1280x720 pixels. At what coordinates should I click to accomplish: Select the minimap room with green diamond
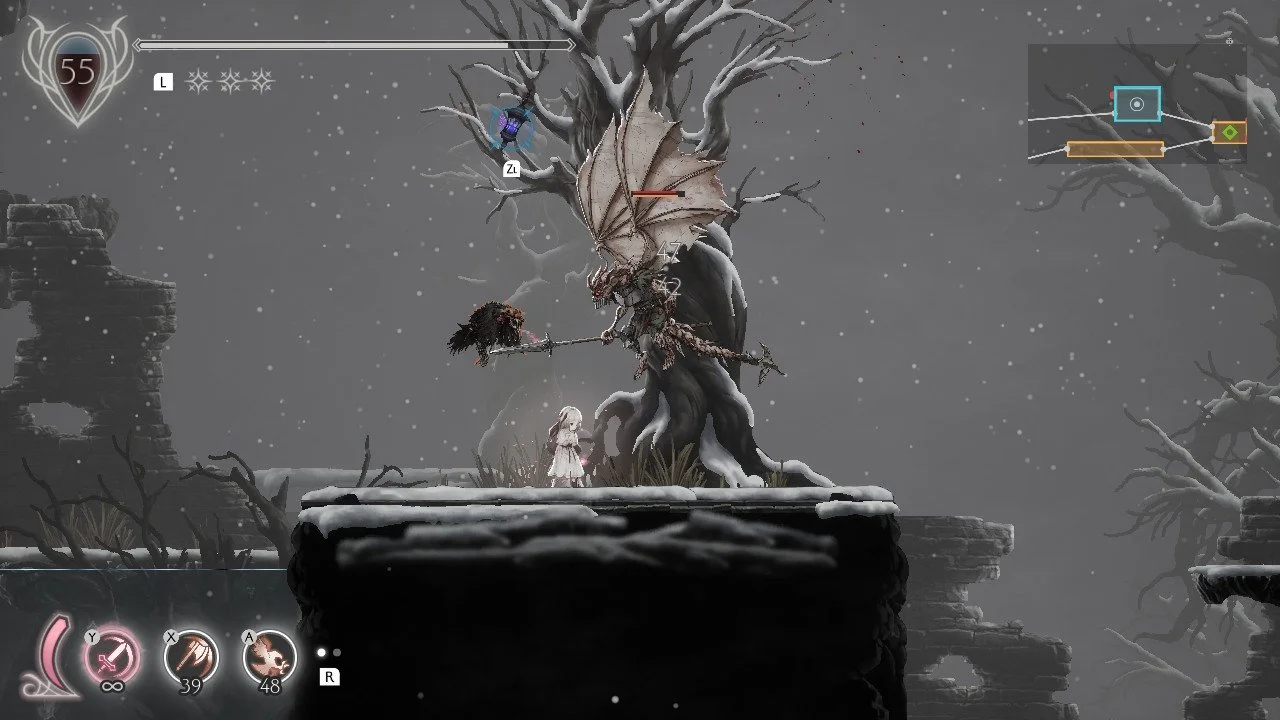tap(1229, 132)
